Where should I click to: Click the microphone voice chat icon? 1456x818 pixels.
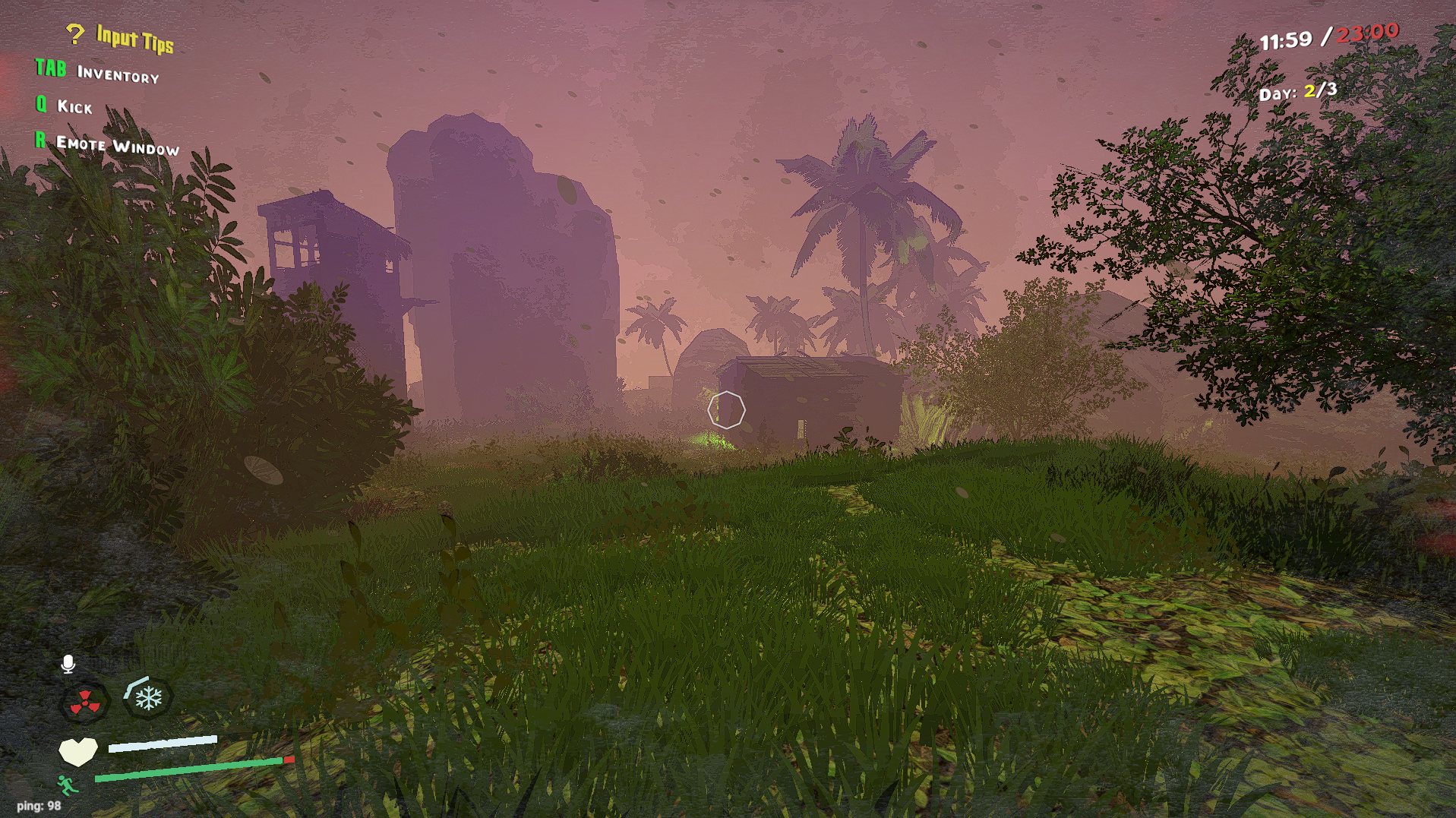69,663
